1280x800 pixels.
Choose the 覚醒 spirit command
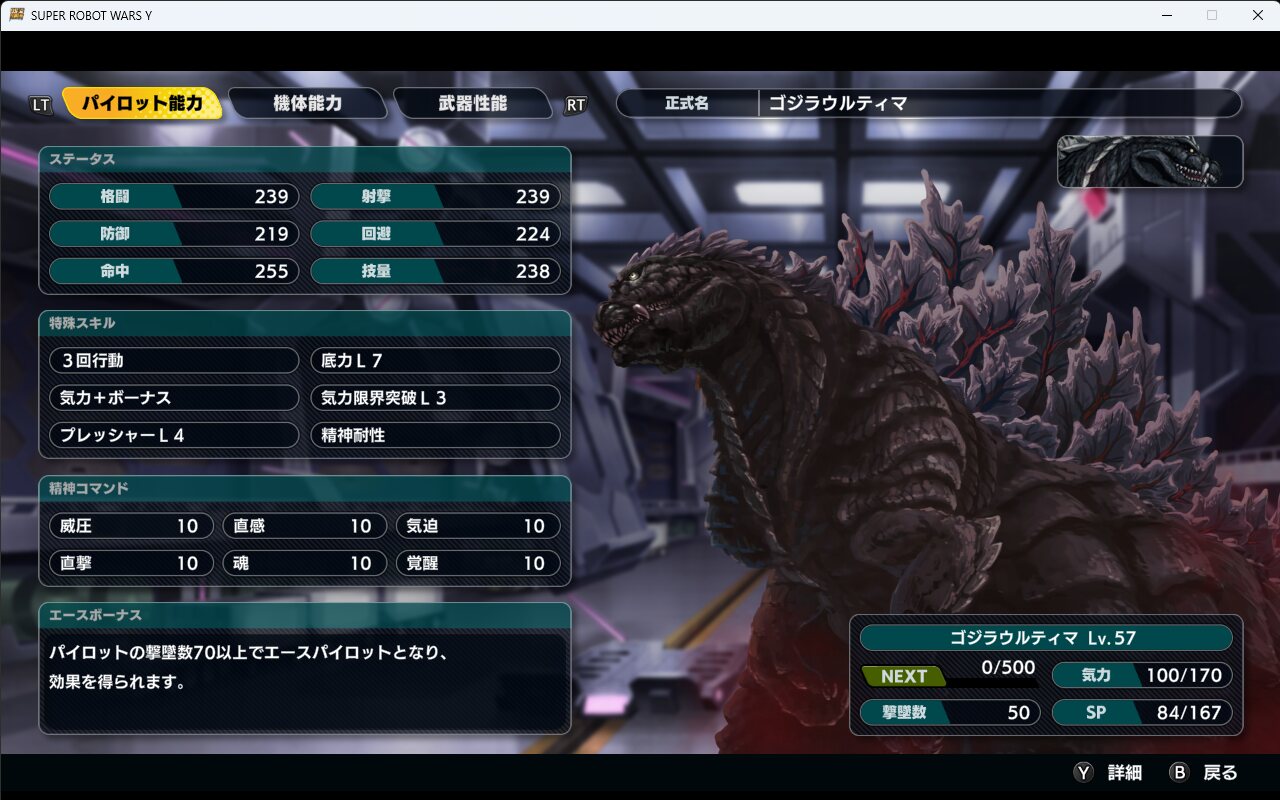point(477,563)
